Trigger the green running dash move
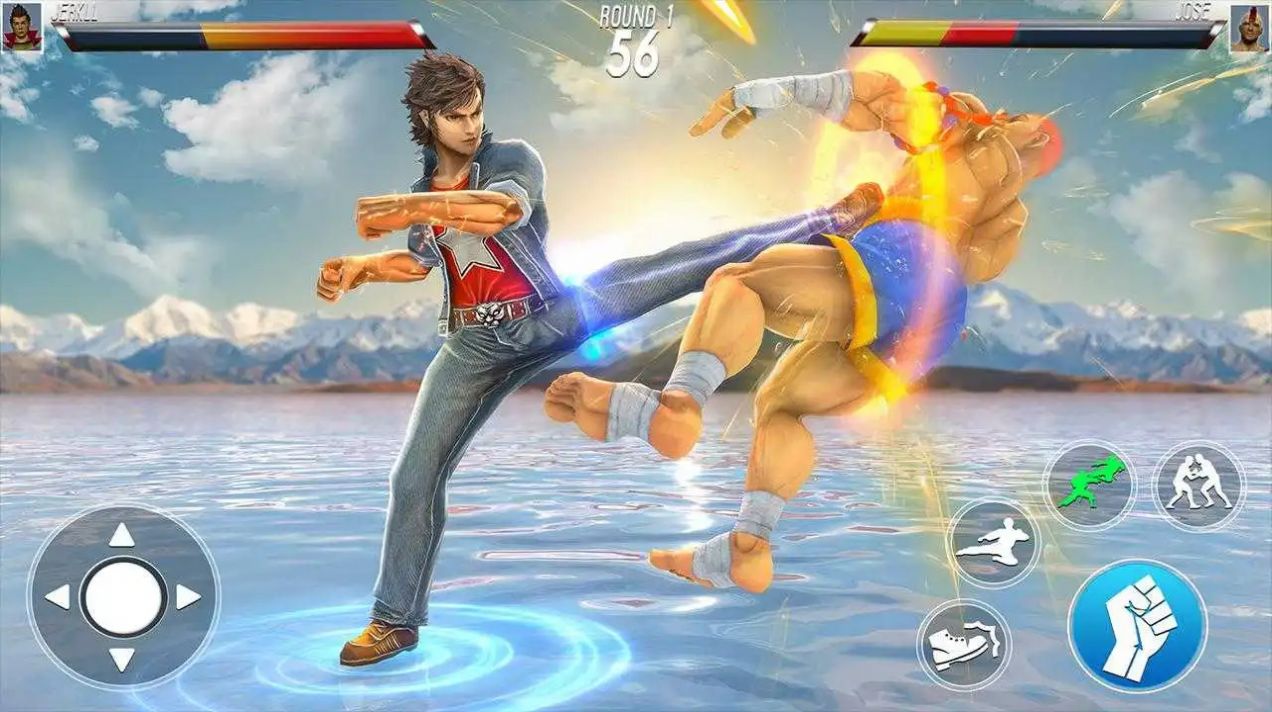 [1090, 484]
